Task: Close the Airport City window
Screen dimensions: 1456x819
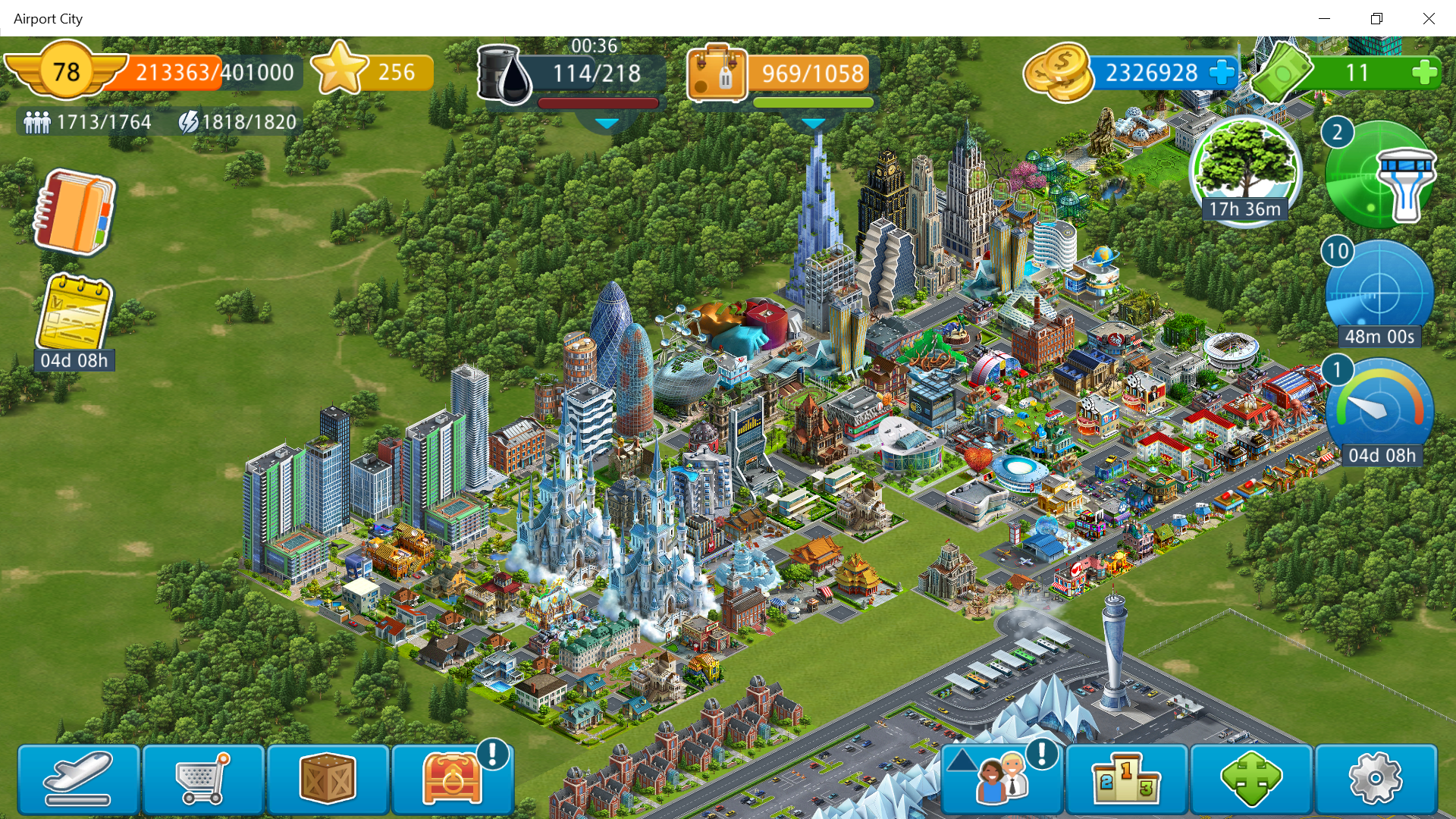Action: (1429, 18)
